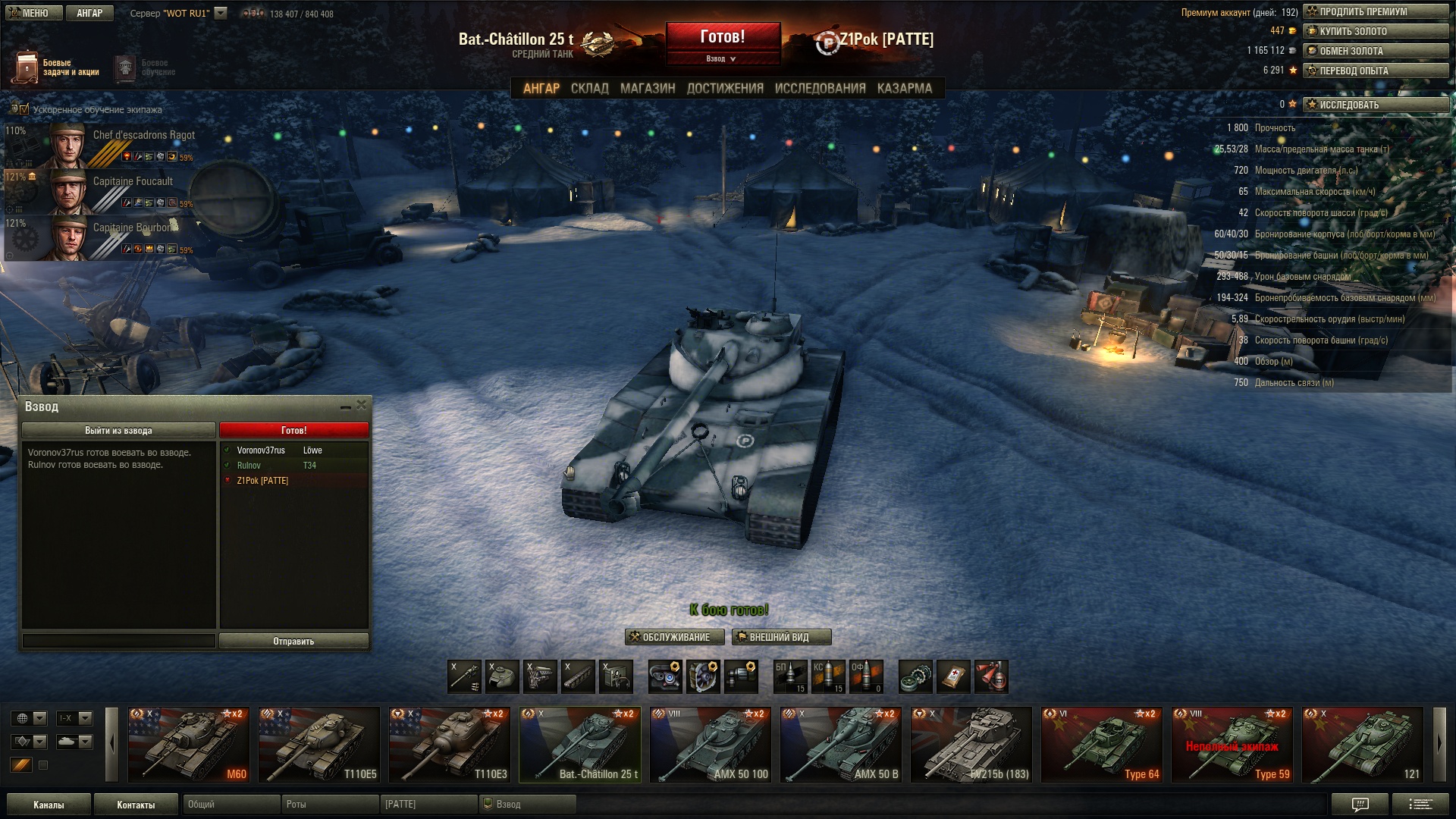The height and width of the screenshot is (819, 1456).
Task: Click Продлить премиум button
Action: 1376,12
